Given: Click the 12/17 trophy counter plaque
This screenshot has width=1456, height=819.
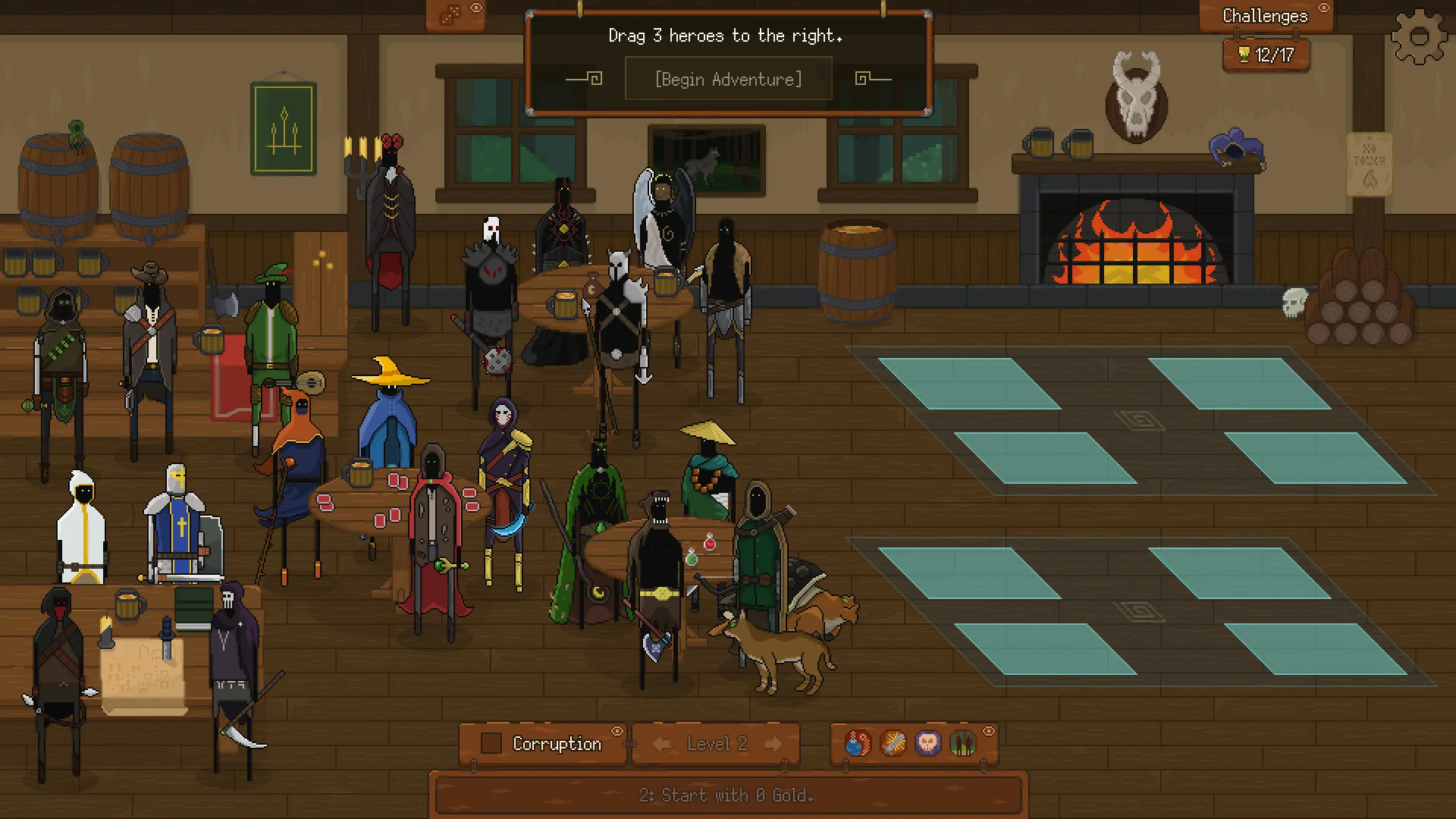Looking at the screenshot, I should (x=1266, y=55).
